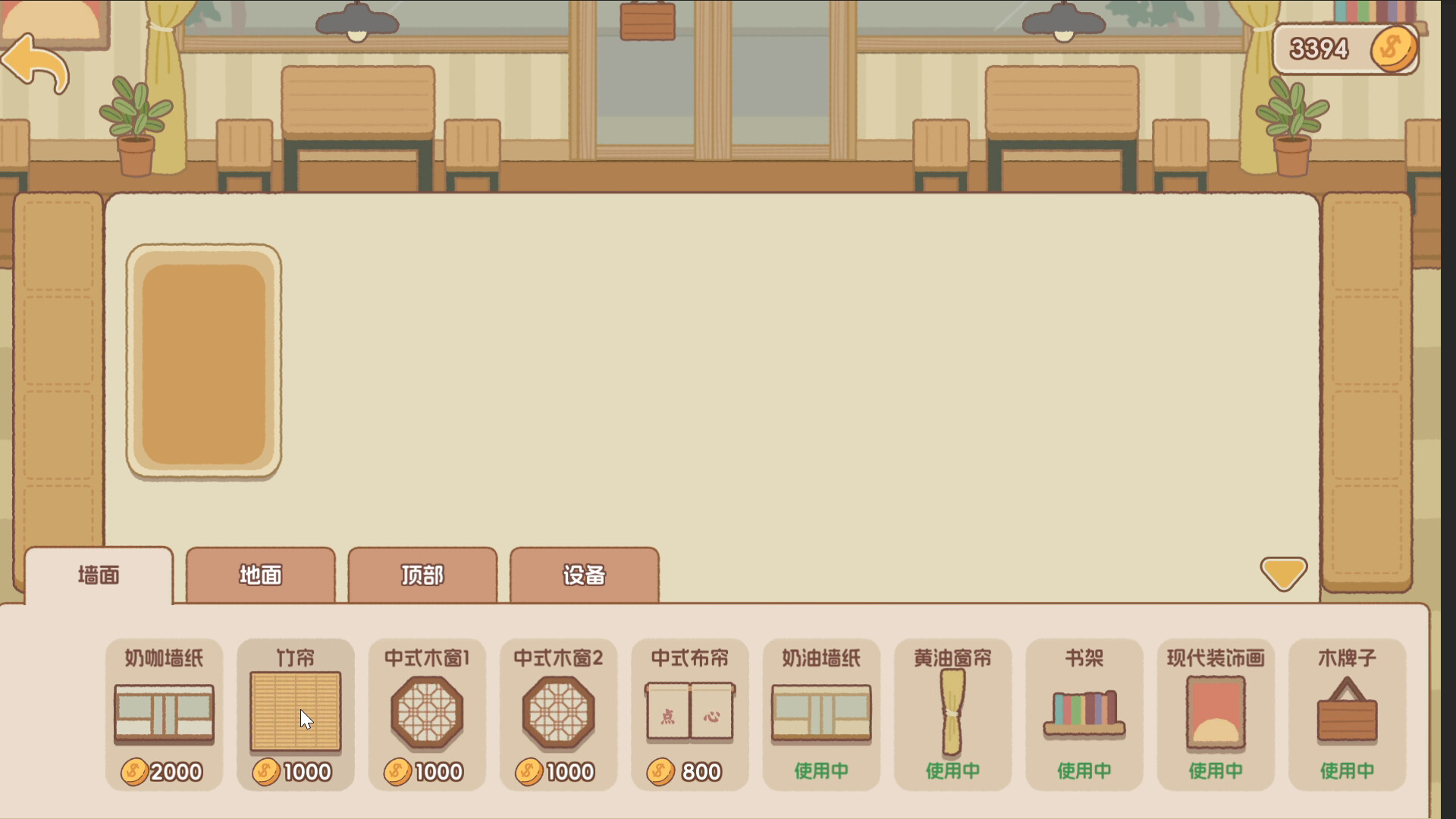1456x819 pixels.
Task: Select the 竹帘 bamboo curtain item
Action: (295, 713)
